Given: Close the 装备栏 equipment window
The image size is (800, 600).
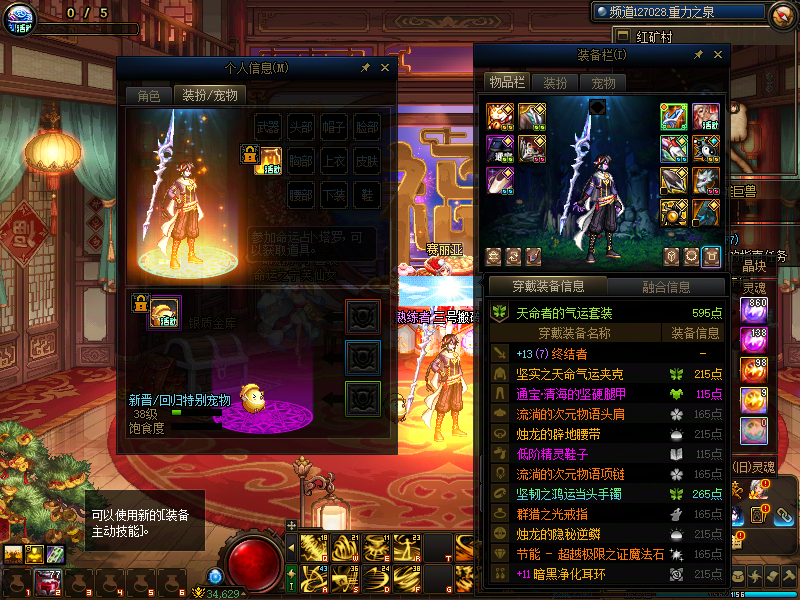Looking at the screenshot, I should pyautogui.click(x=717, y=55).
